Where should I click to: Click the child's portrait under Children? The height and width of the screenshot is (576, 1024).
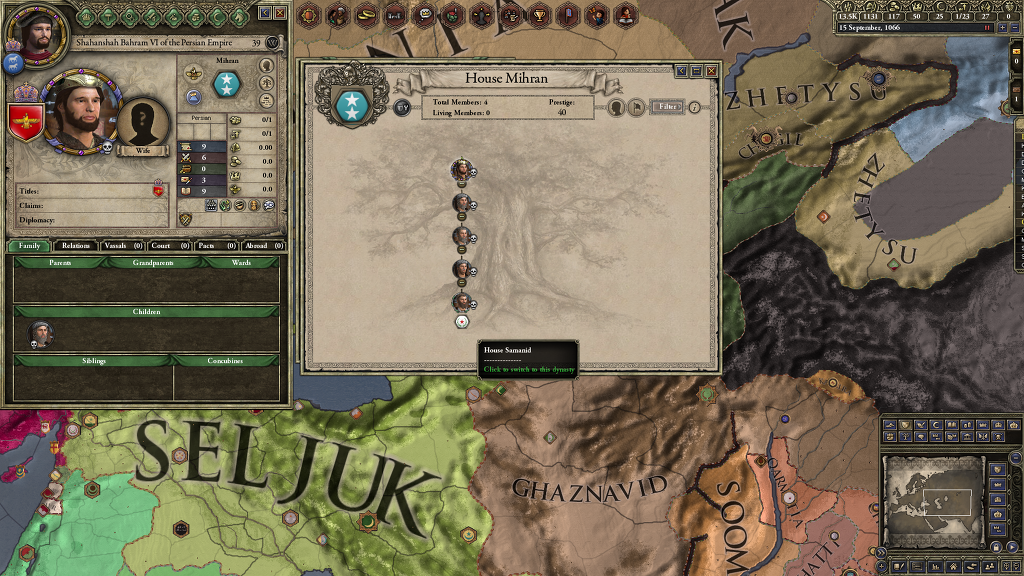tap(40, 334)
